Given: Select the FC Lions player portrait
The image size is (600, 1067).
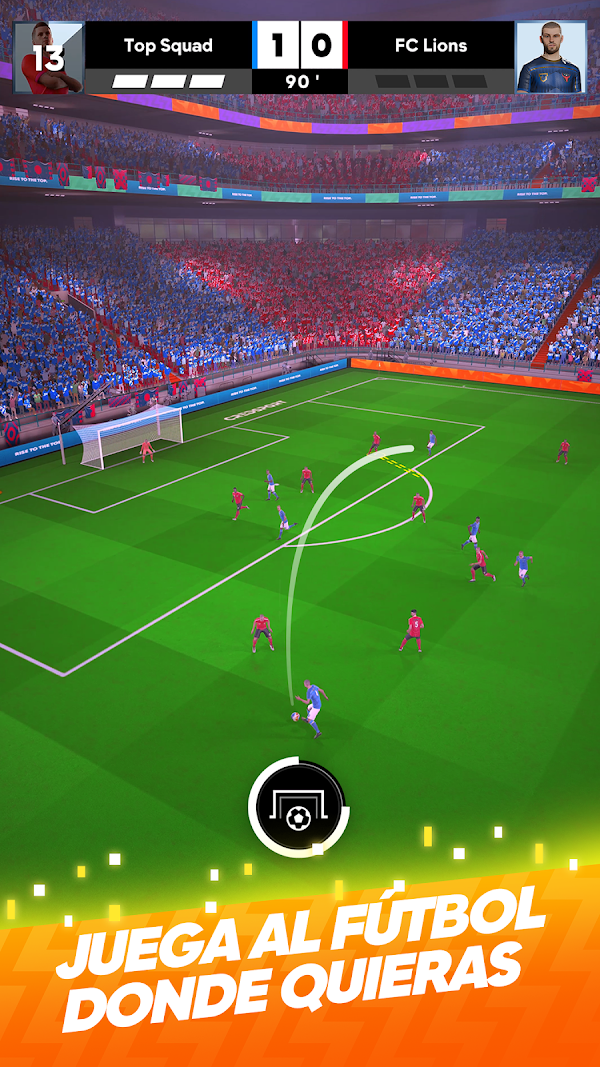Looking at the screenshot, I should tap(550, 57).
